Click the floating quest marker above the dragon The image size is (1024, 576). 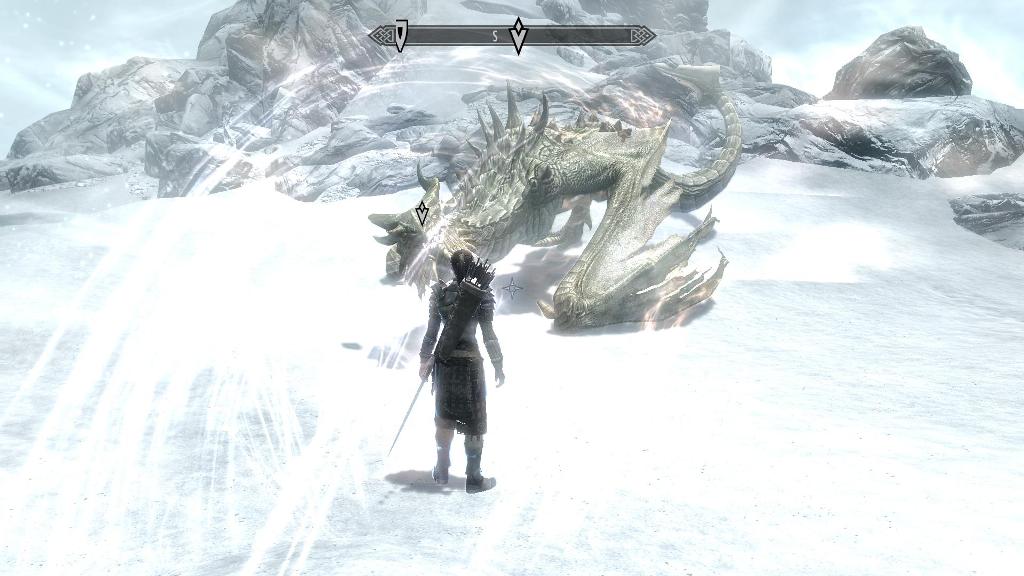click(x=422, y=212)
